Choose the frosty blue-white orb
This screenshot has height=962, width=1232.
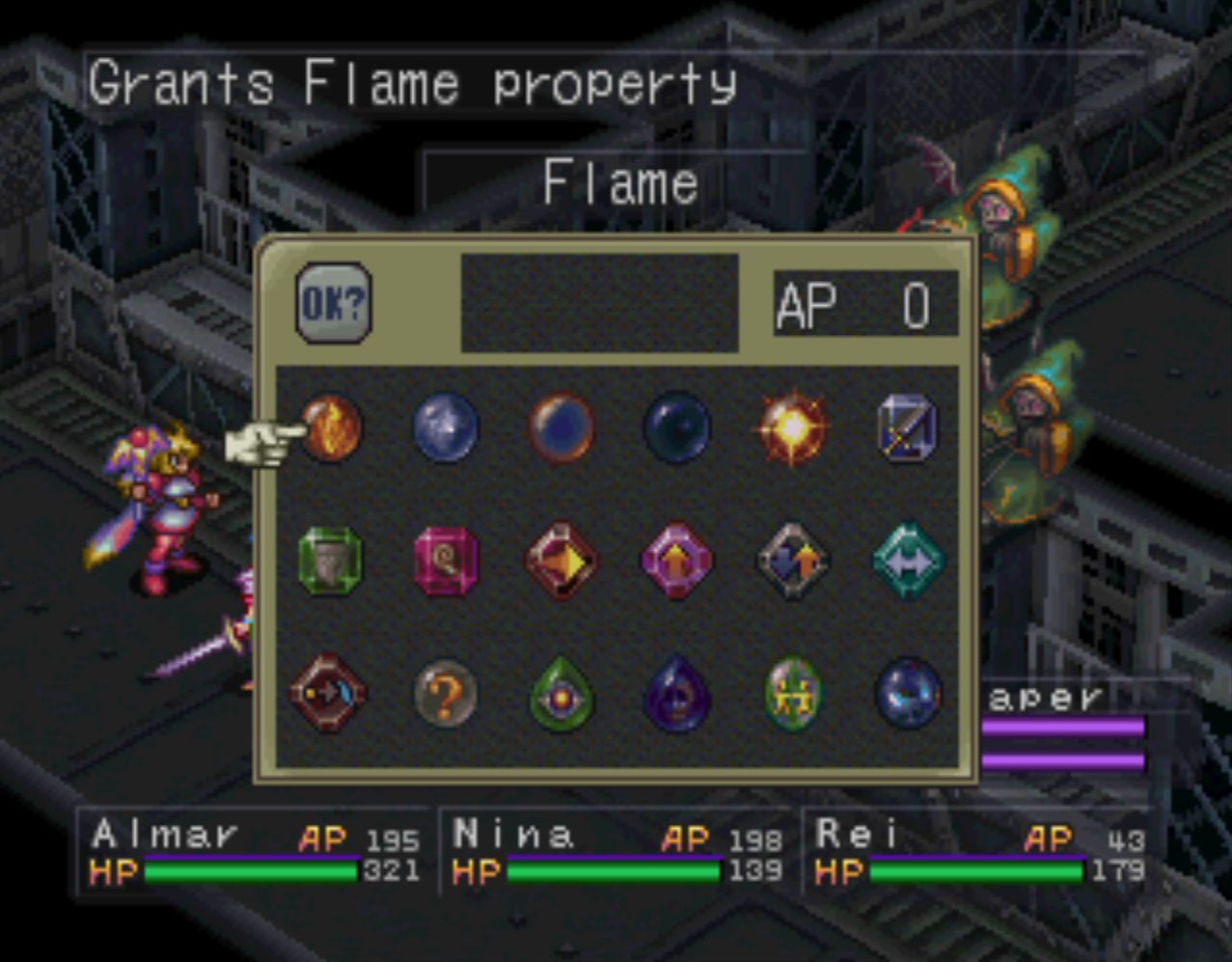tap(446, 427)
